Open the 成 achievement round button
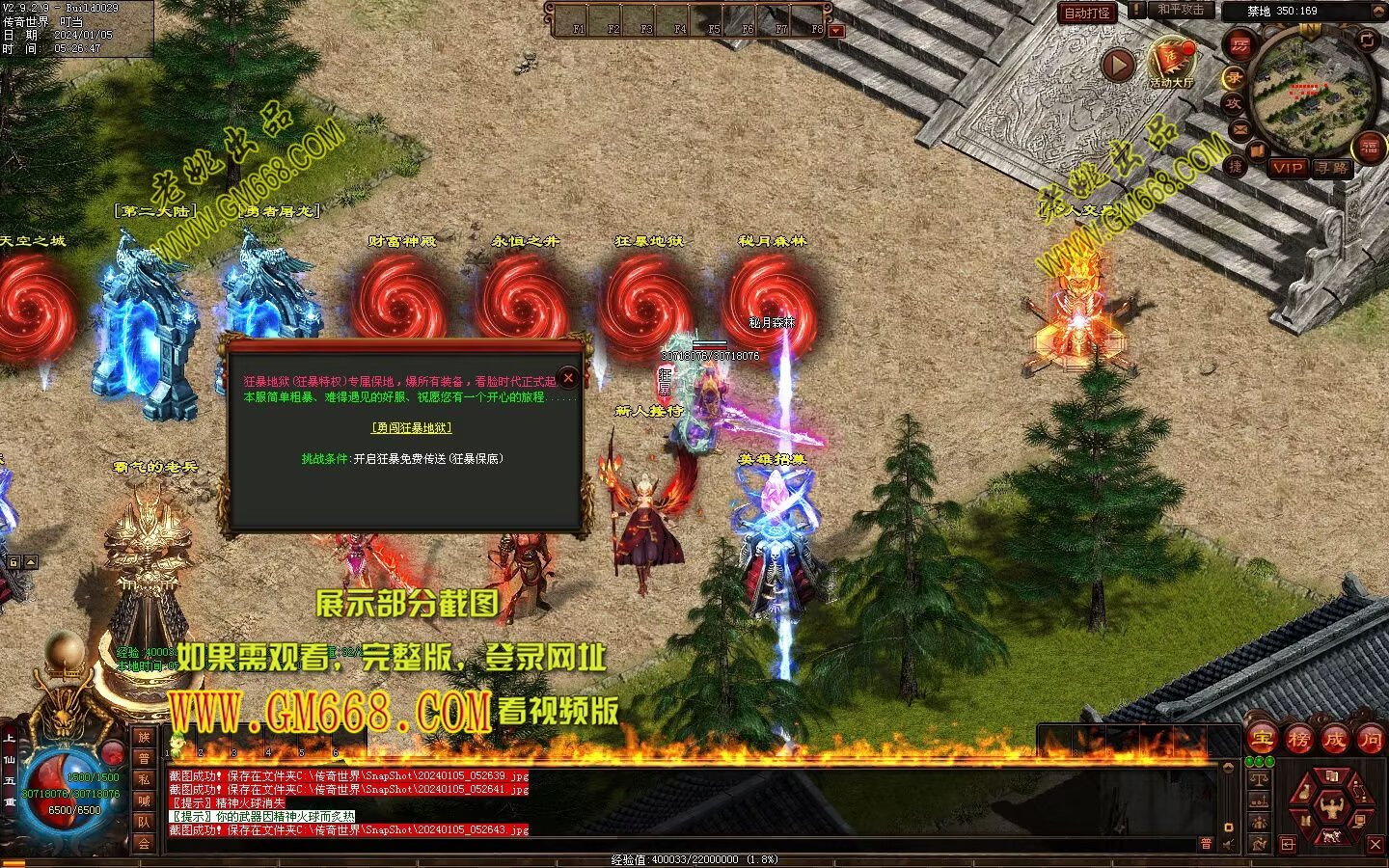Viewport: 1389px width, 868px height. click(x=1334, y=740)
